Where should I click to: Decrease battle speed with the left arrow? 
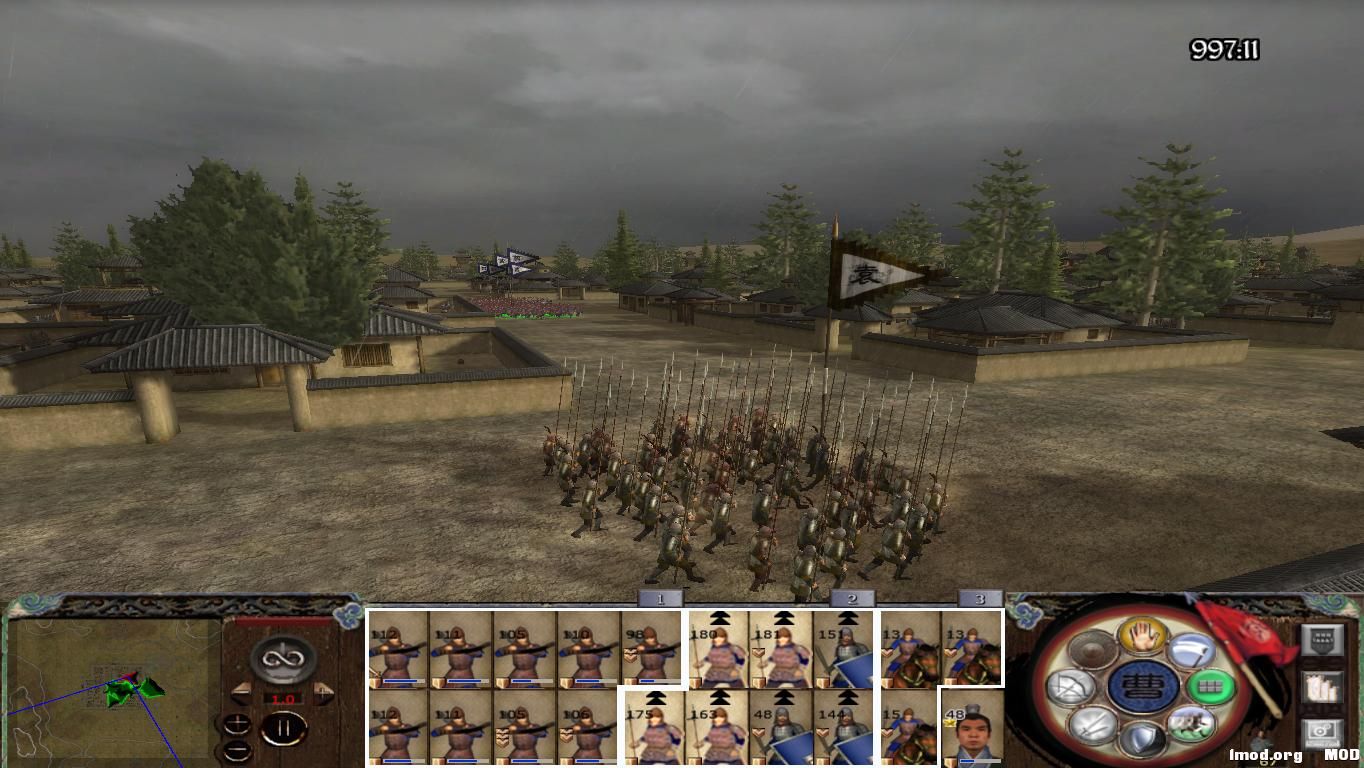[x=242, y=692]
